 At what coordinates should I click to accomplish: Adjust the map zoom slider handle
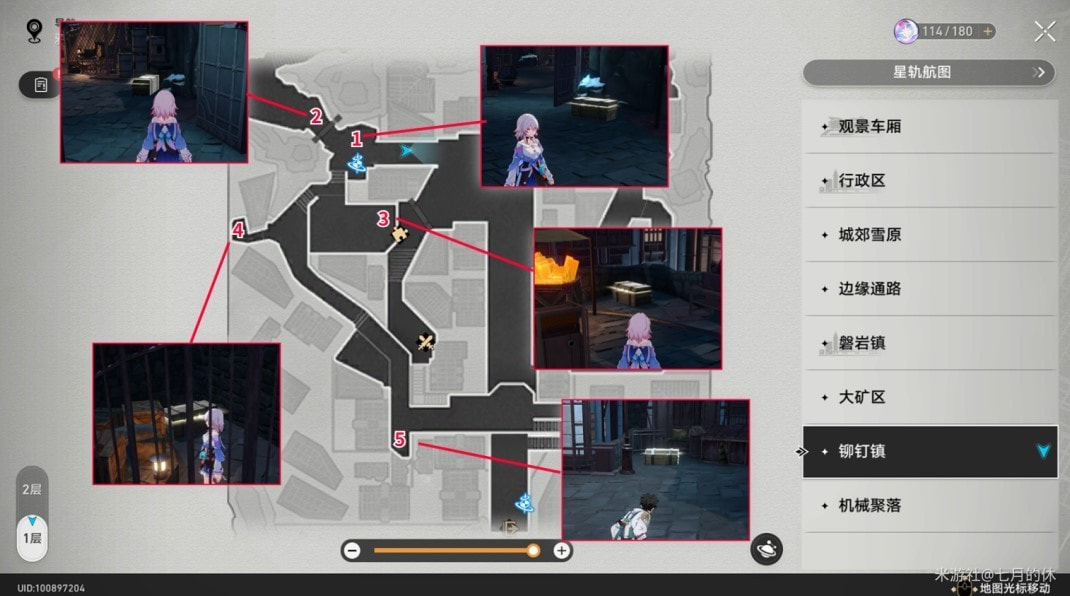pyautogui.click(x=533, y=550)
